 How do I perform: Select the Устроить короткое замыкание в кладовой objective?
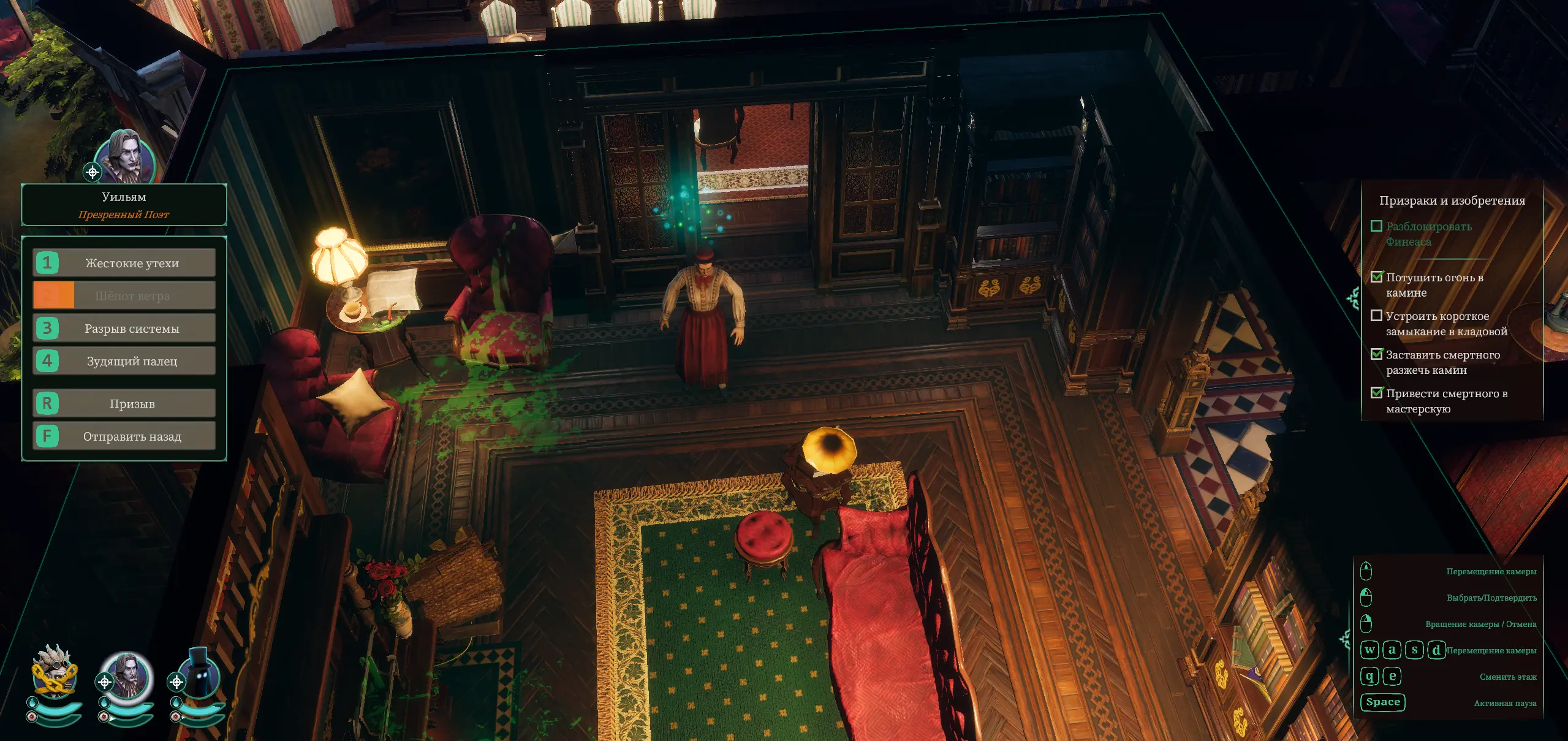point(1445,324)
